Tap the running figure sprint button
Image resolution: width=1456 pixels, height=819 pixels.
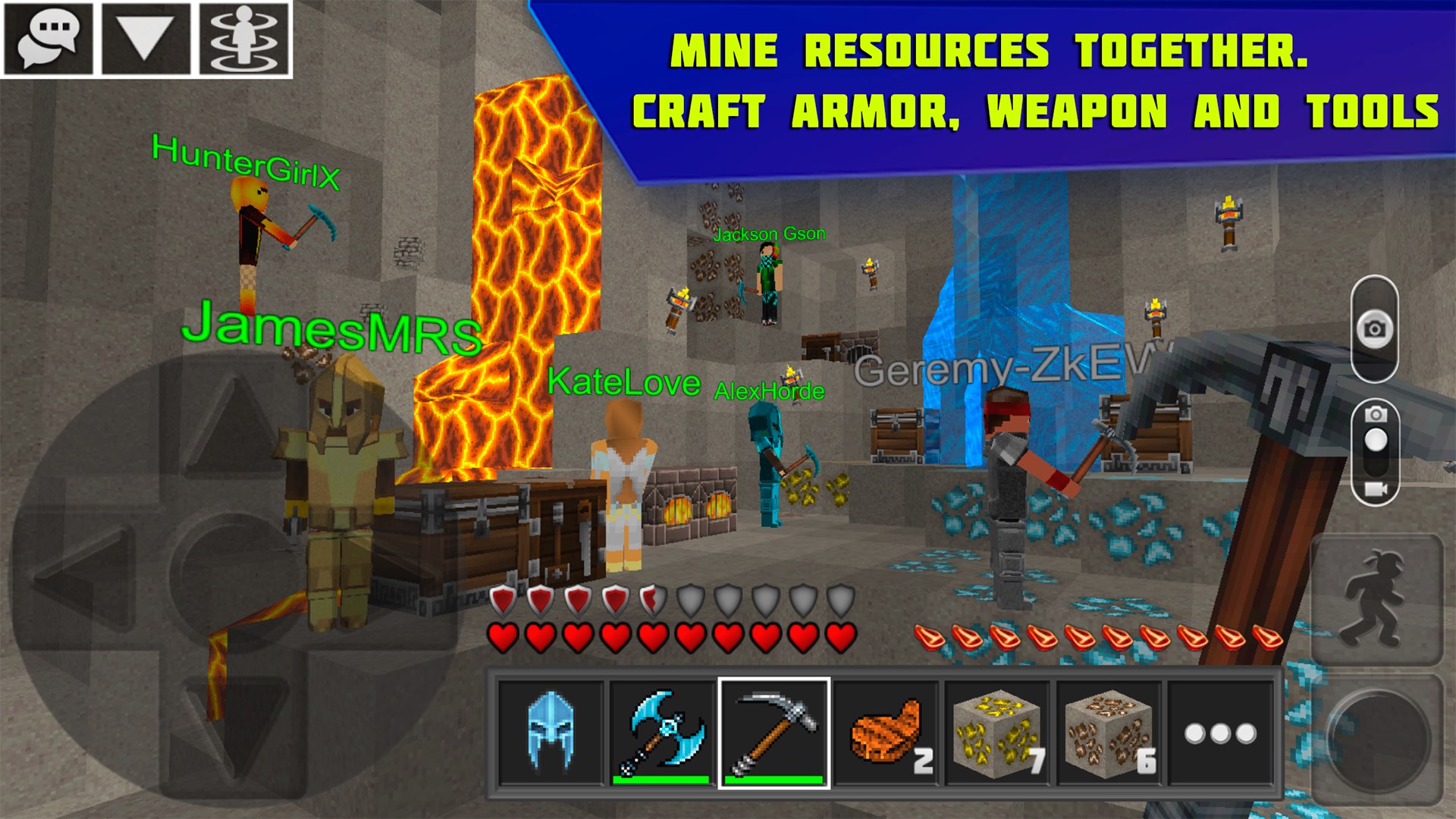[x=1376, y=601]
